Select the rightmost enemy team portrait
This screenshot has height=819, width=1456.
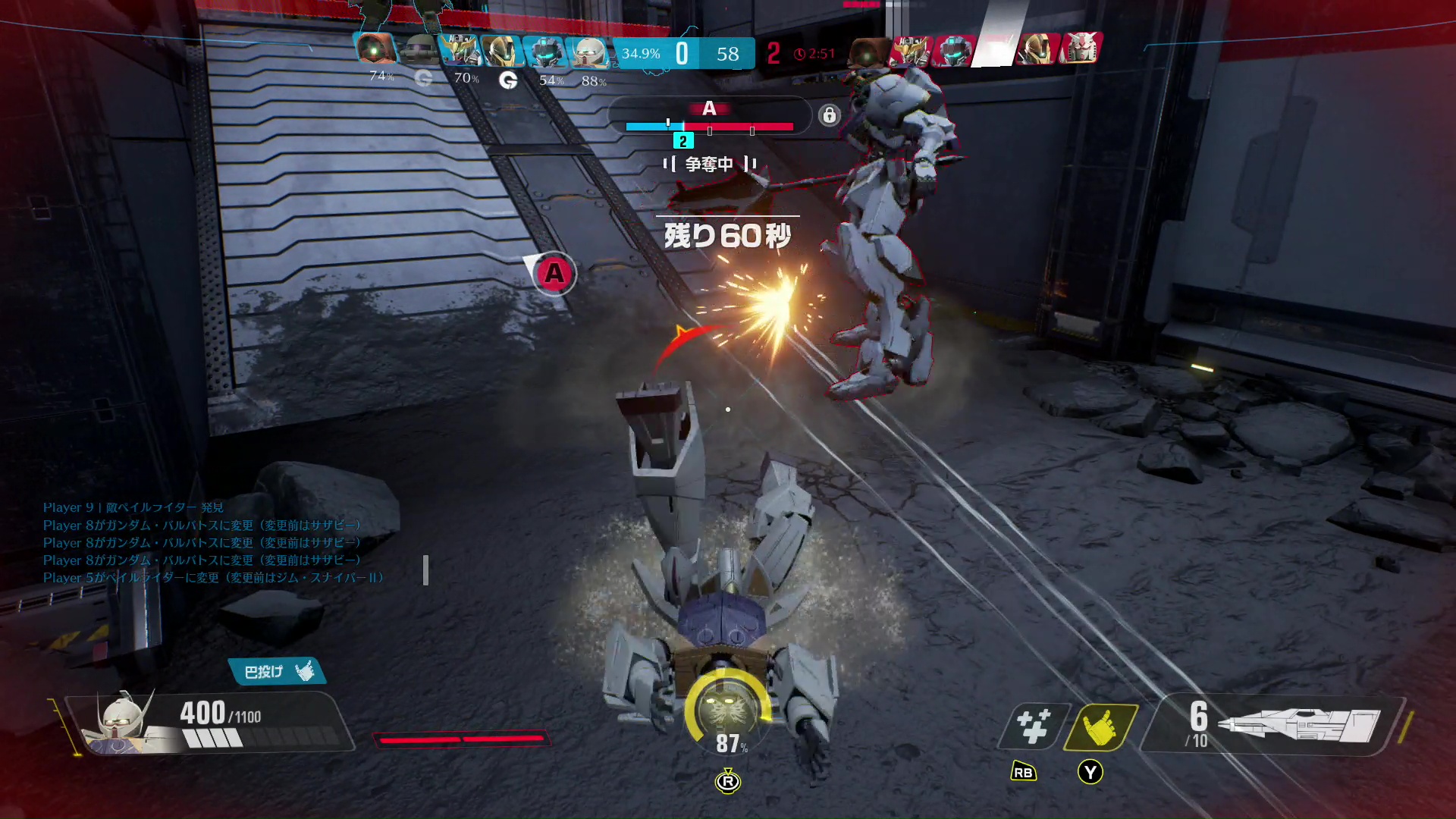(1081, 49)
